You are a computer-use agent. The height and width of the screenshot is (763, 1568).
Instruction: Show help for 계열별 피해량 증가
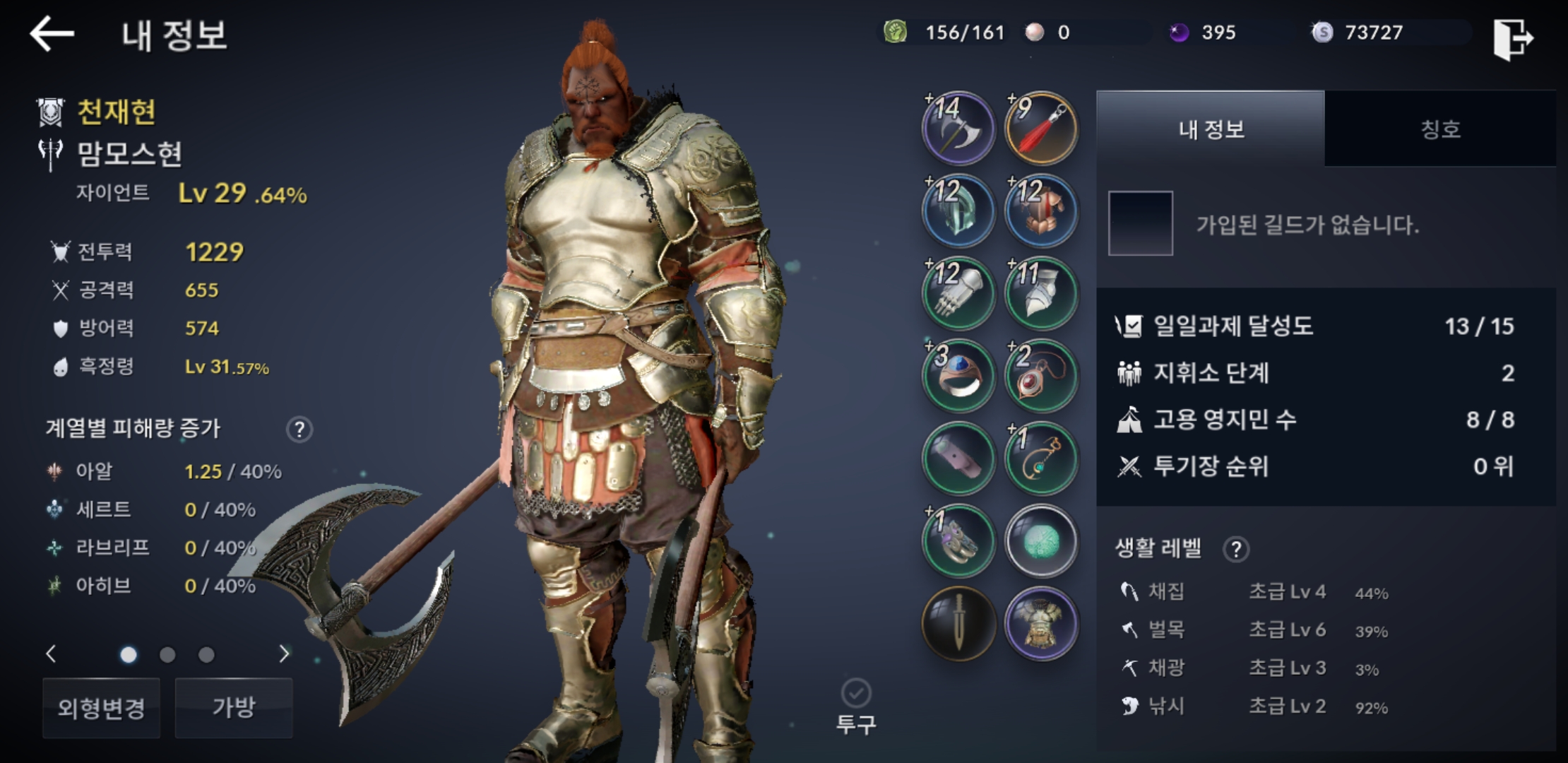tap(299, 430)
